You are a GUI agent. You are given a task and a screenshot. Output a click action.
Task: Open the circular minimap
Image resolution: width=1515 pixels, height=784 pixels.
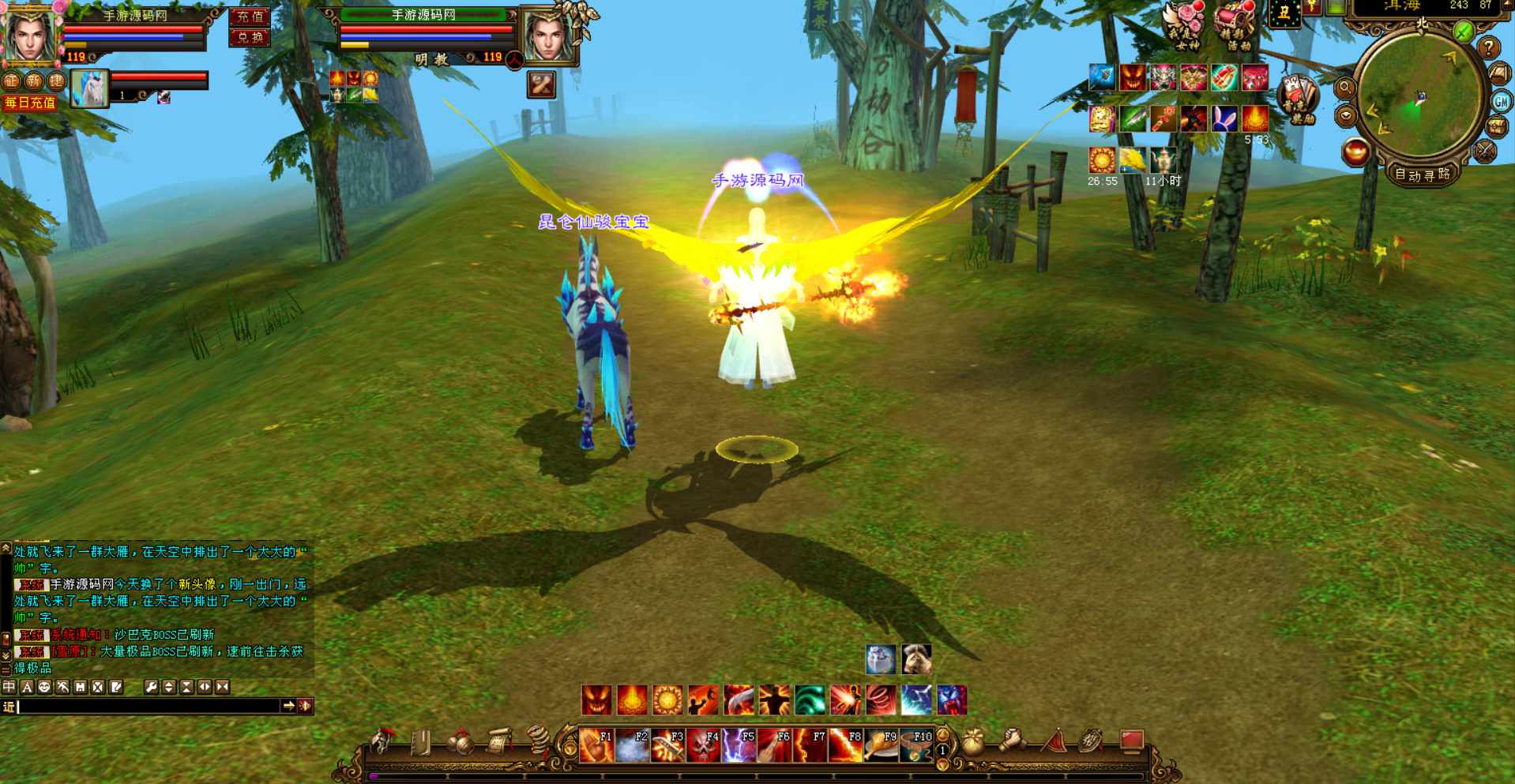[1419, 96]
